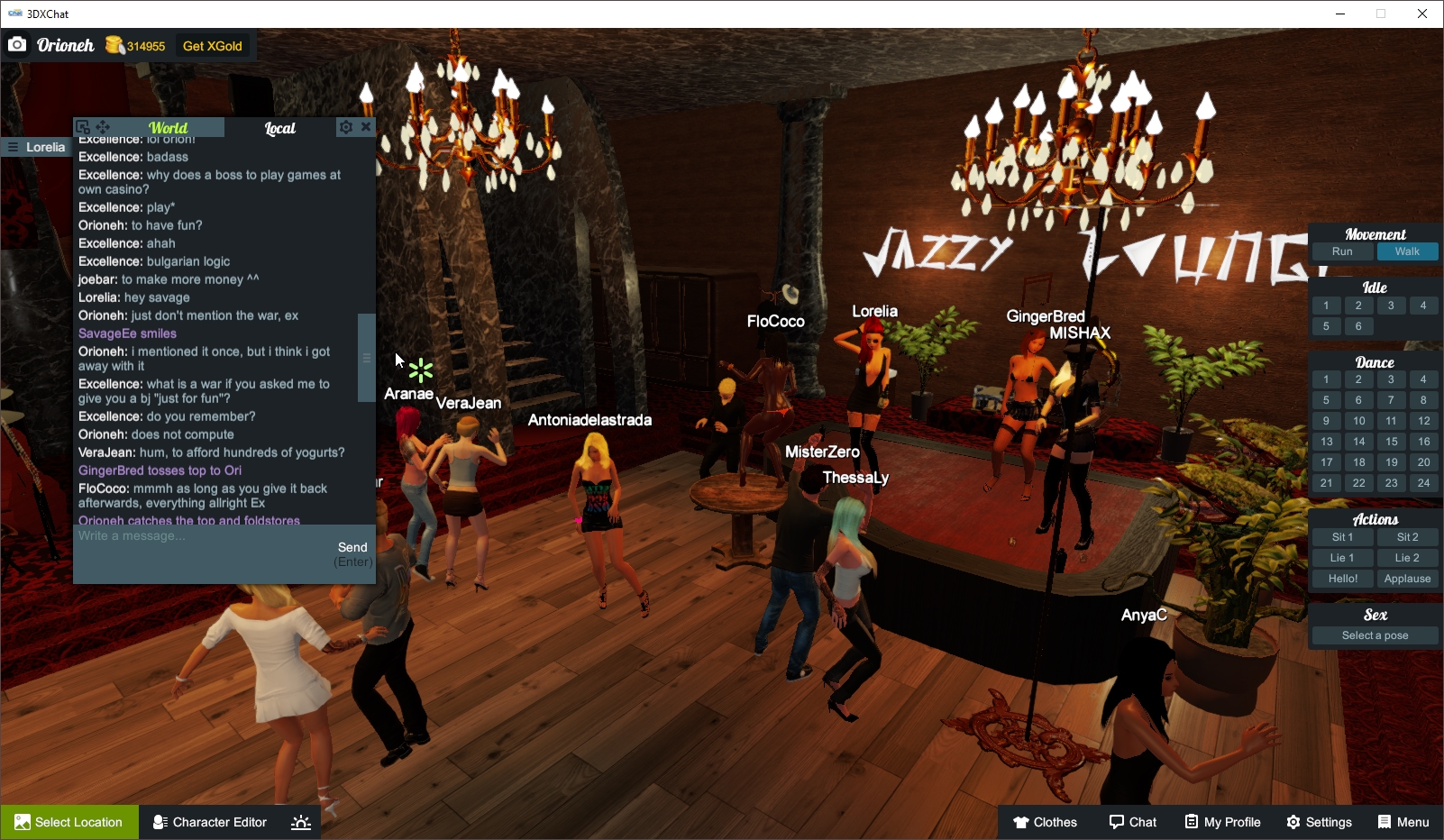
Task: Toggle the sun icon next to Character Editor
Action: tap(300, 822)
